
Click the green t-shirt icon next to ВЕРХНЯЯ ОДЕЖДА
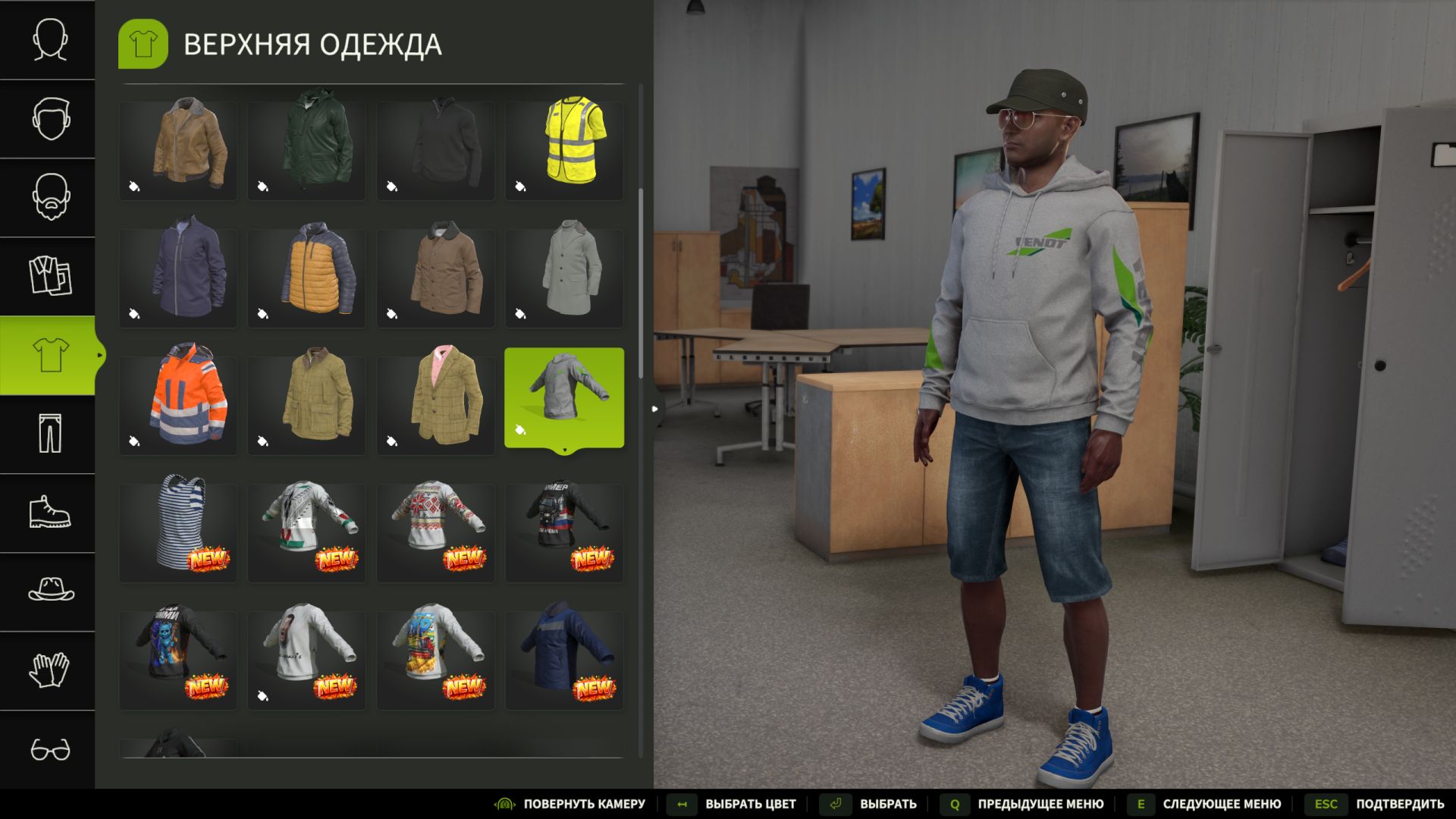[143, 44]
